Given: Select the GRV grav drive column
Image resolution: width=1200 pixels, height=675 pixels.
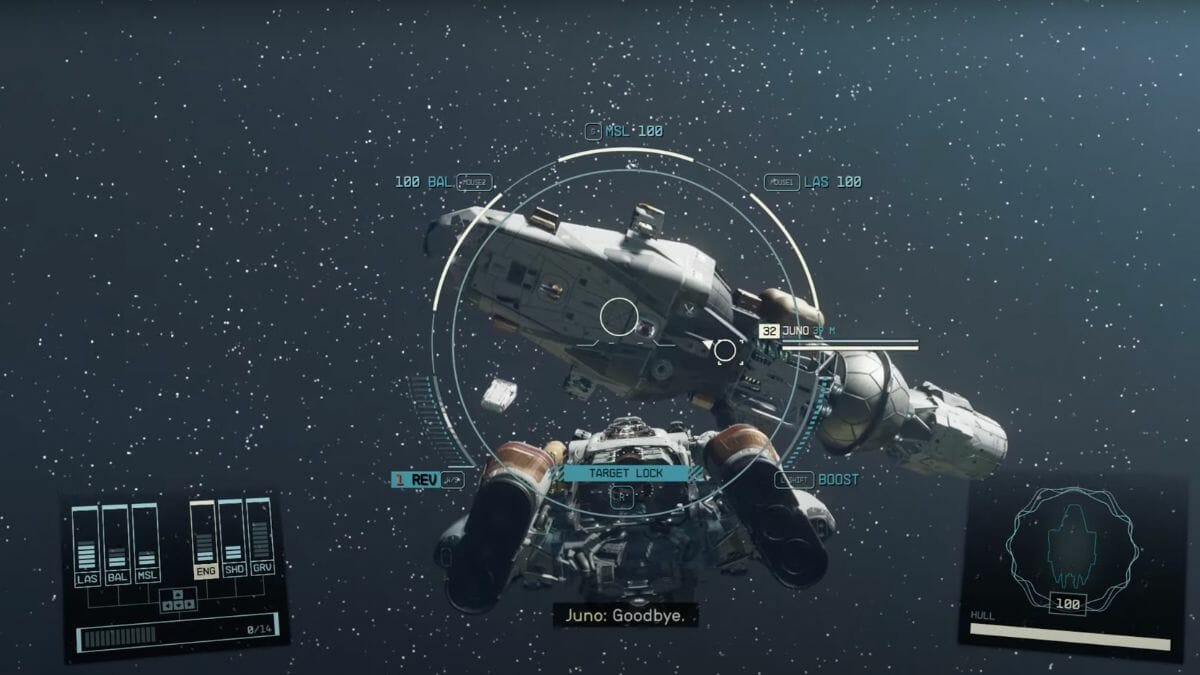Looking at the screenshot, I should tap(261, 540).
